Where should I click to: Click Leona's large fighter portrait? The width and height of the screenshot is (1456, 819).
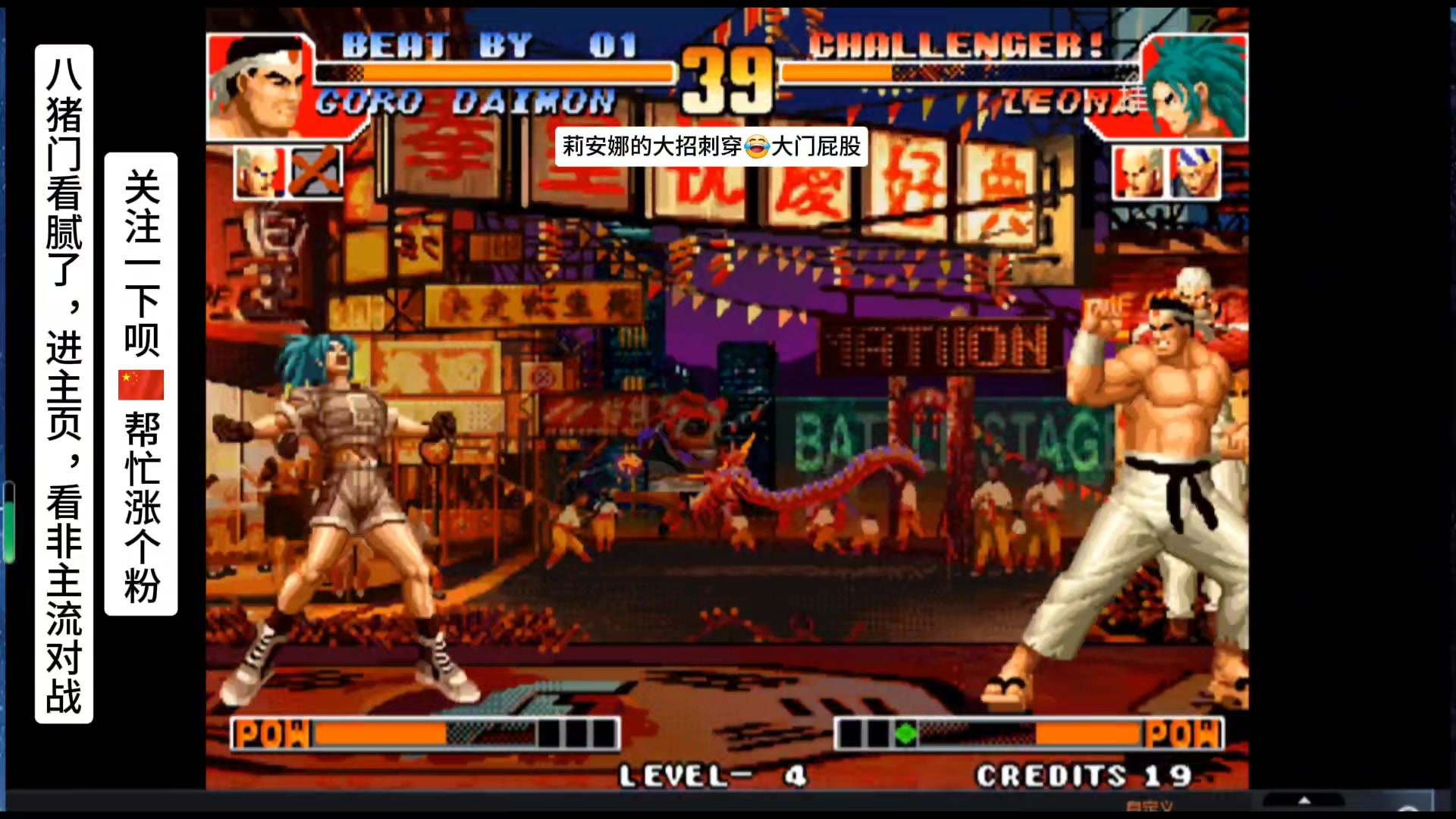point(1195,86)
